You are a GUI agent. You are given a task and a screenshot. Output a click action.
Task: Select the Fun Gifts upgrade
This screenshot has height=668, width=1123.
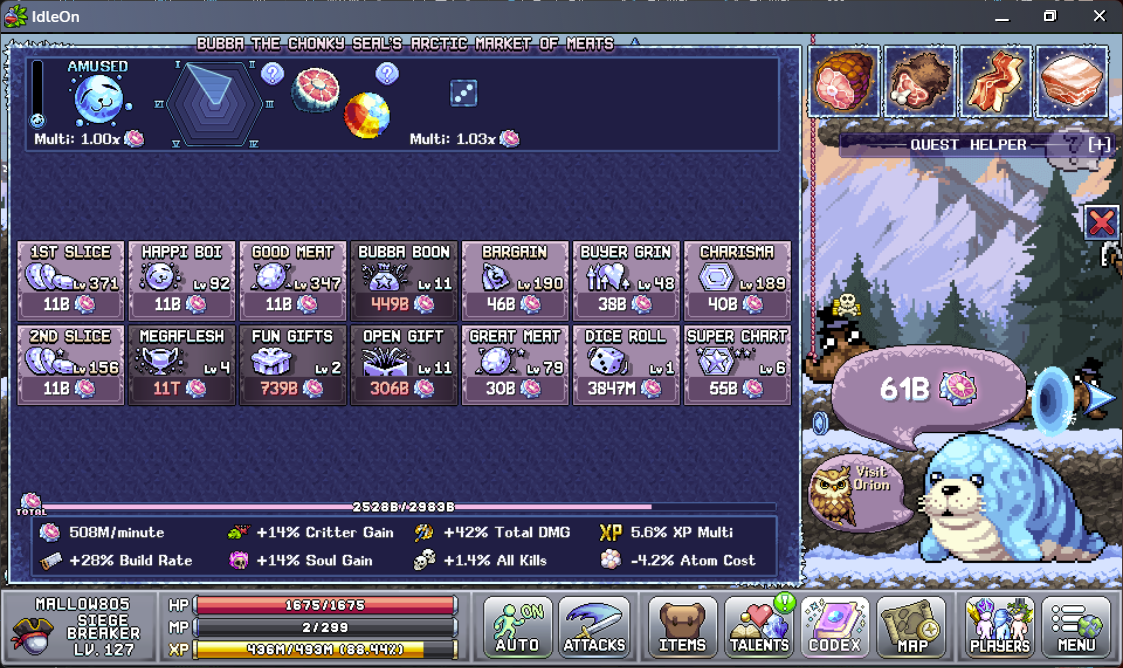coord(293,365)
